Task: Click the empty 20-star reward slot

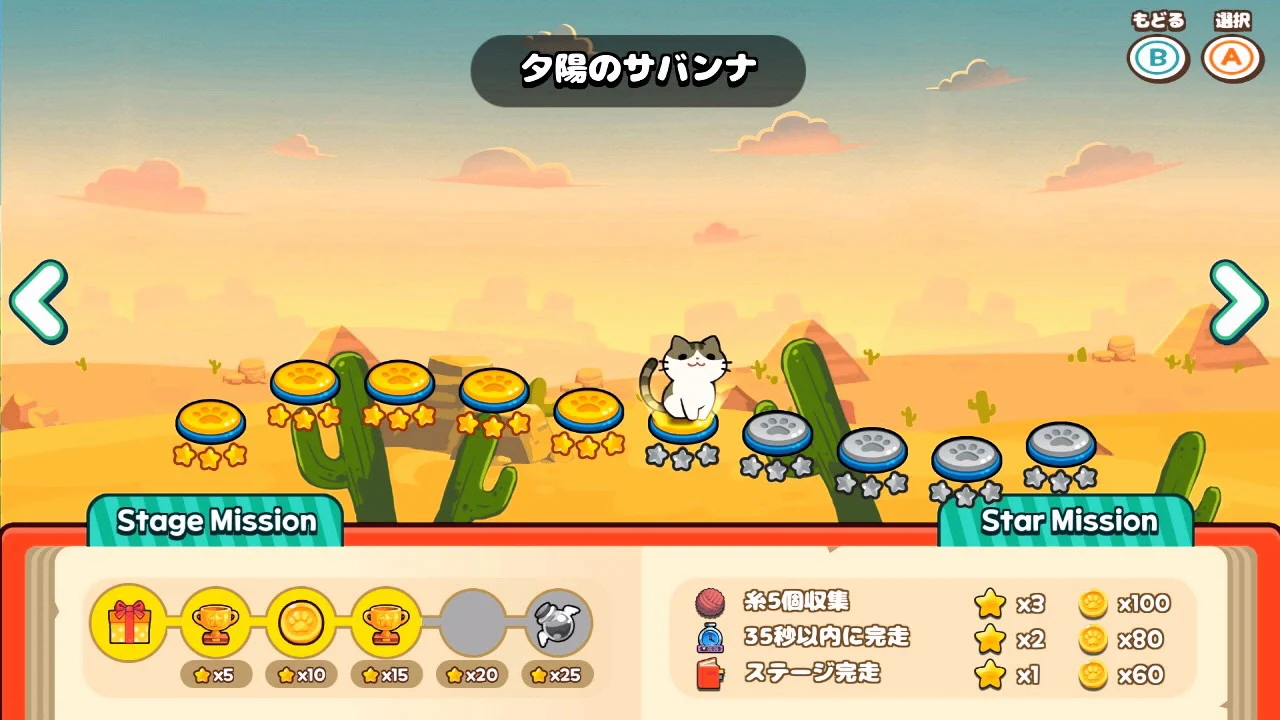Action: click(473, 623)
